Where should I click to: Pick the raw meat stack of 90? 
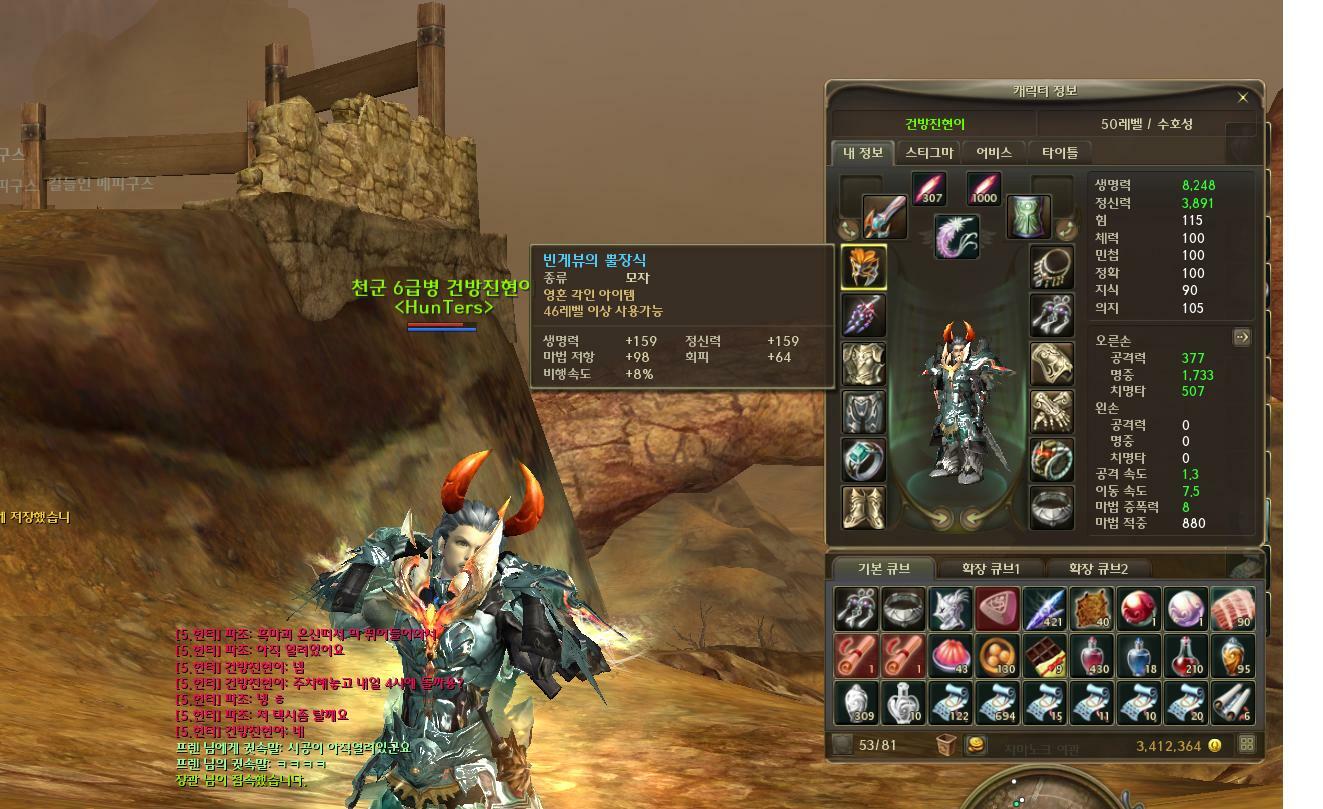click(1232, 609)
